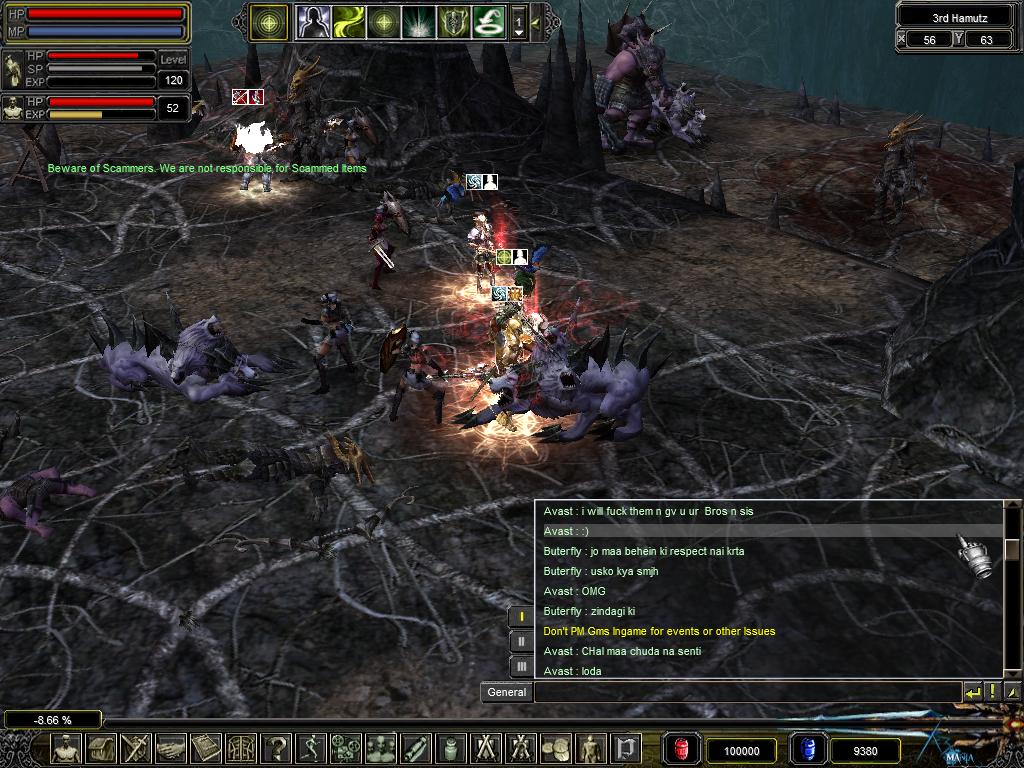The image size is (1024, 768).
Task: Open the handshake trade icon
Action: (x=171, y=748)
